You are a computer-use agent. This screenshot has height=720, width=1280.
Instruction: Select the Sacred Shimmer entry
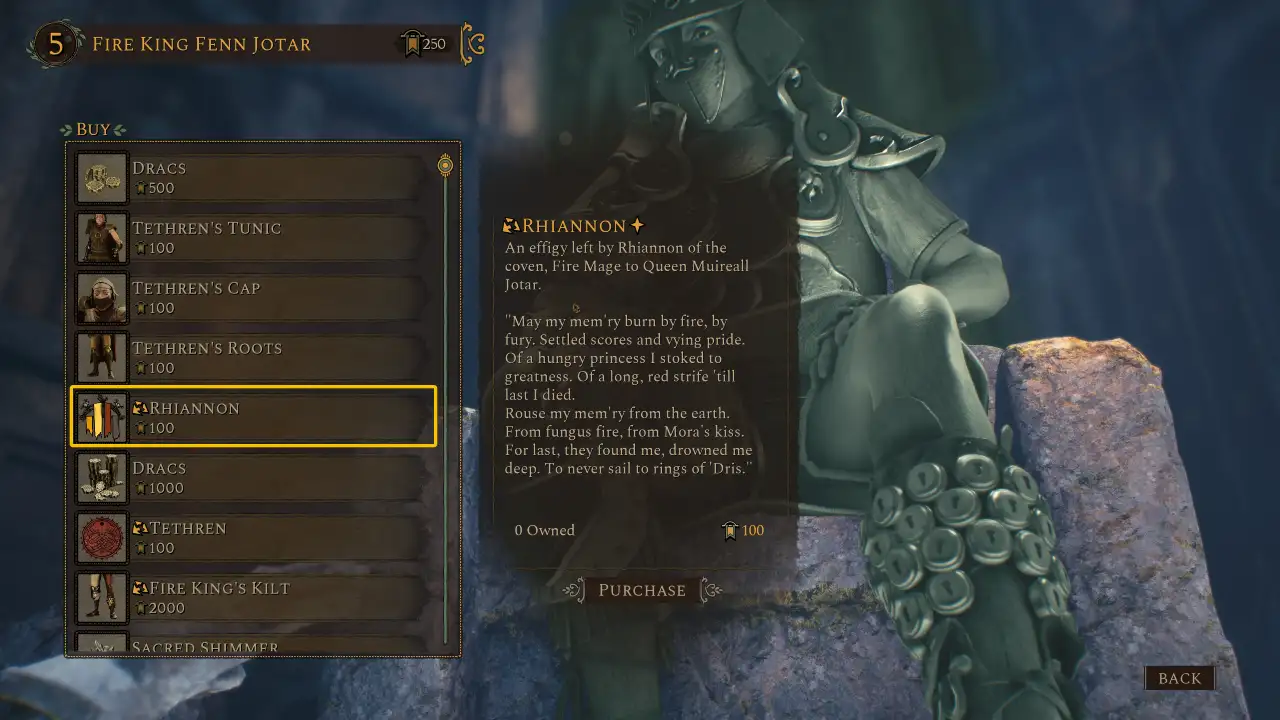[x=253, y=645]
